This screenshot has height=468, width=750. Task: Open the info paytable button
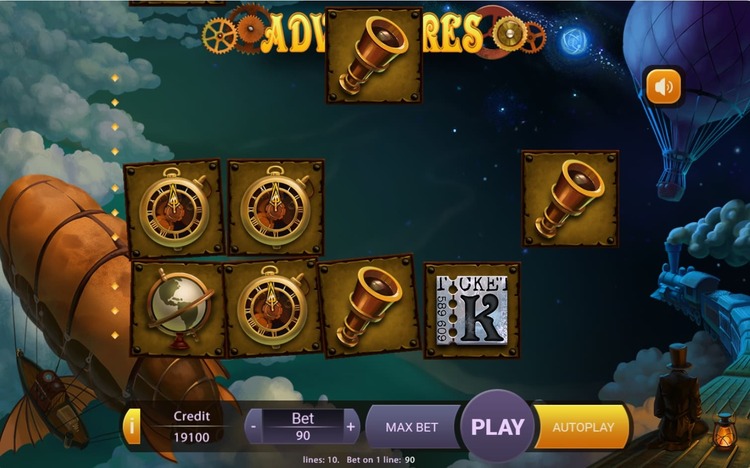(x=132, y=427)
